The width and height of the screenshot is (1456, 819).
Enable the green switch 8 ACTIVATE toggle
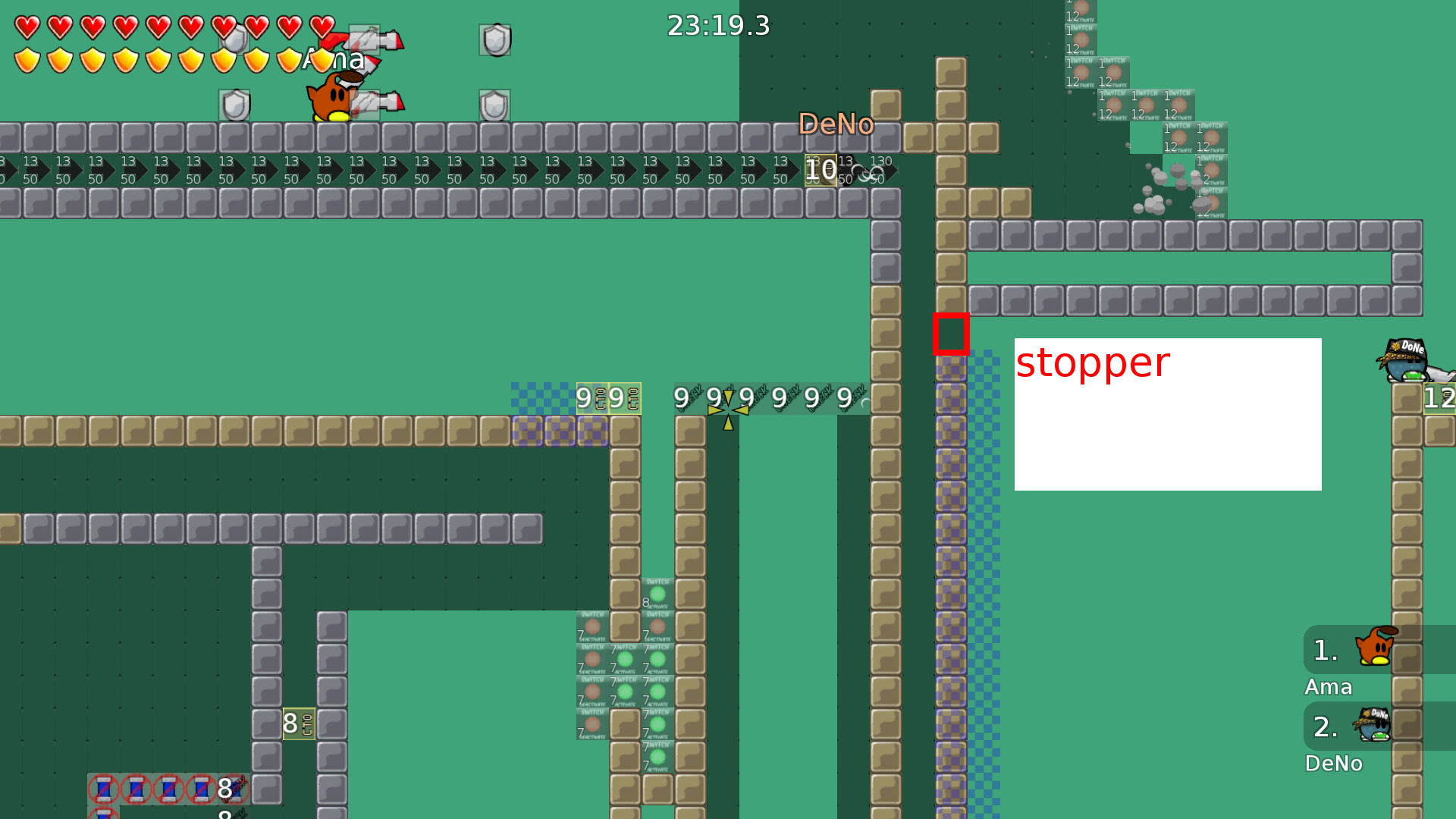[658, 593]
